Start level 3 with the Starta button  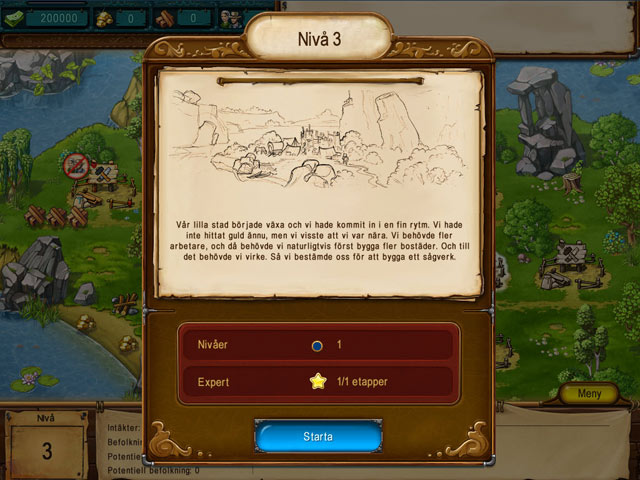coord(318,437)
